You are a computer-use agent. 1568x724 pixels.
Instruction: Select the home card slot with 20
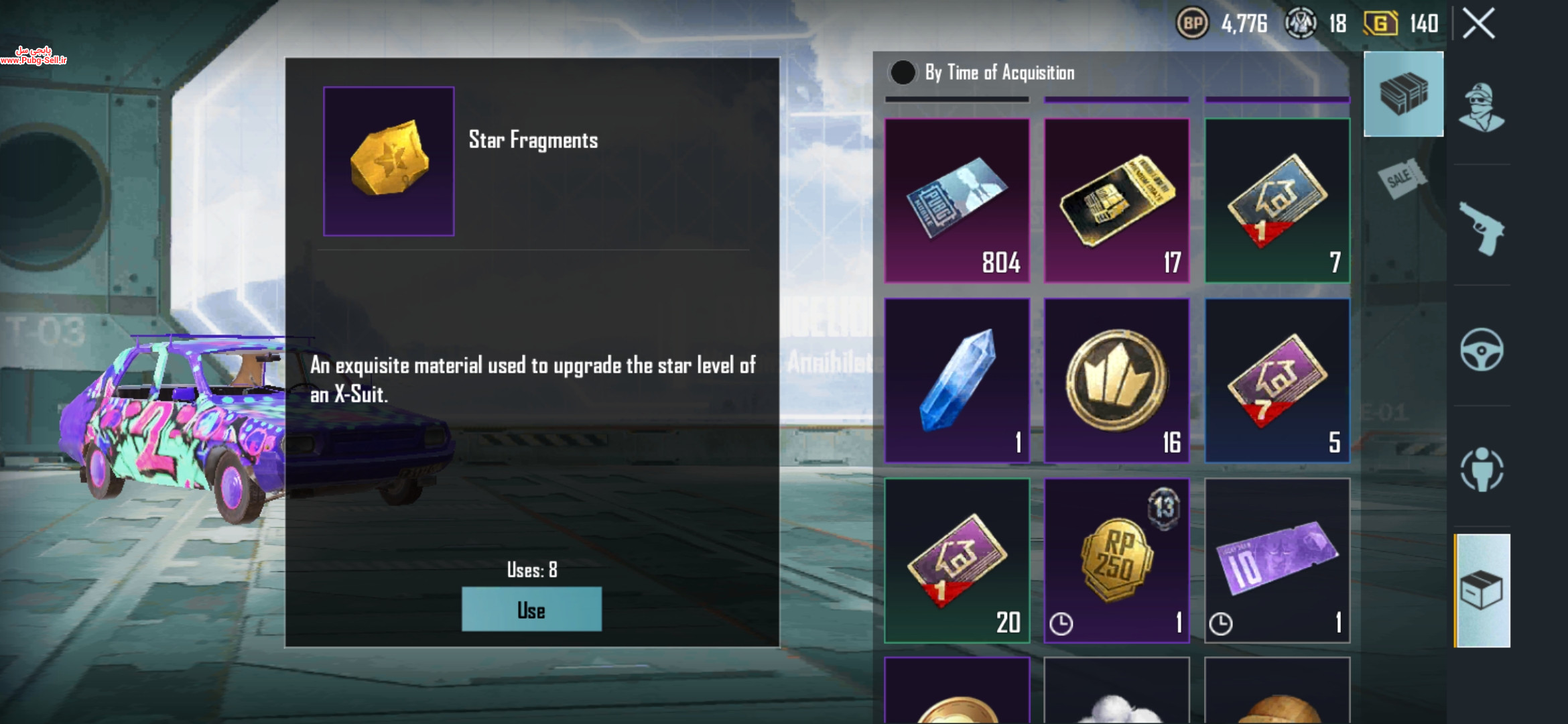click(x=957, y=560)
